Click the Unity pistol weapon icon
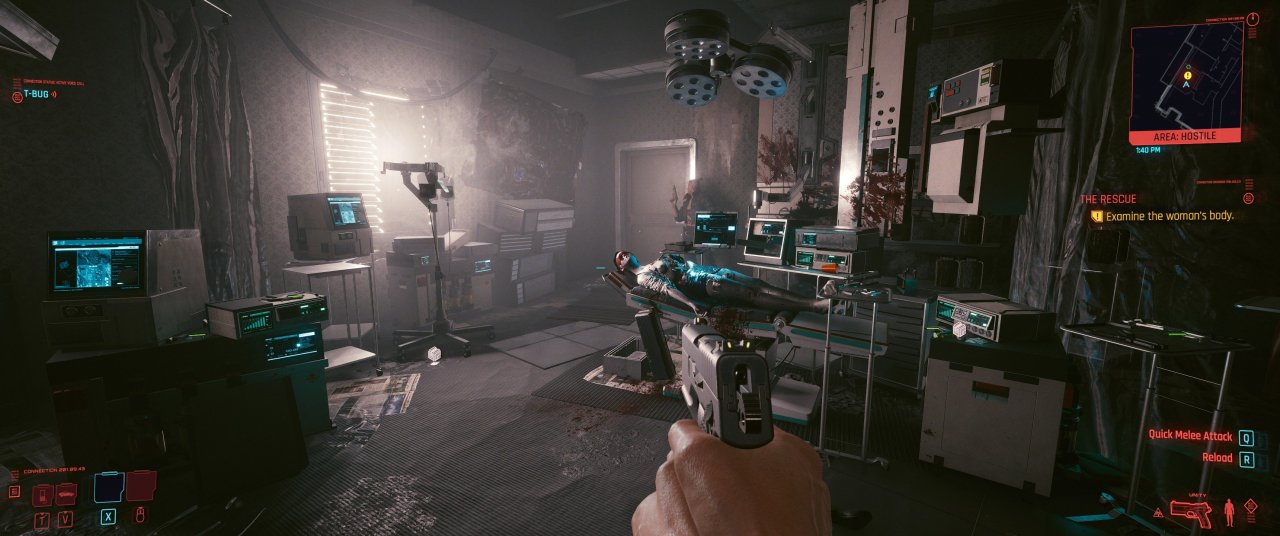 click(1189, 512)
